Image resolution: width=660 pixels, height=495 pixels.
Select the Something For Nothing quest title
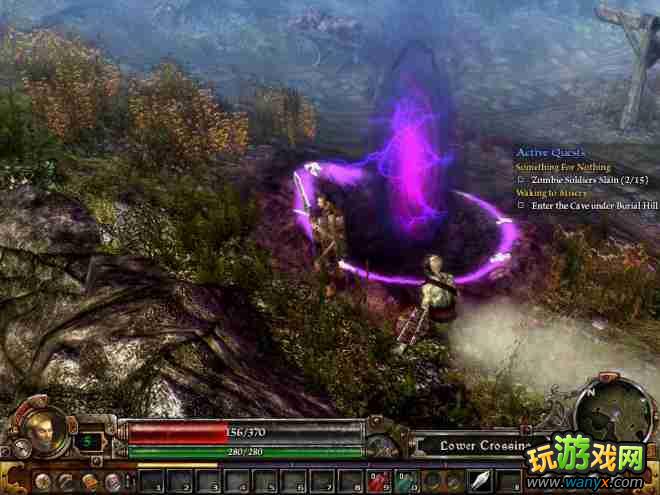(x=562, y=167)
